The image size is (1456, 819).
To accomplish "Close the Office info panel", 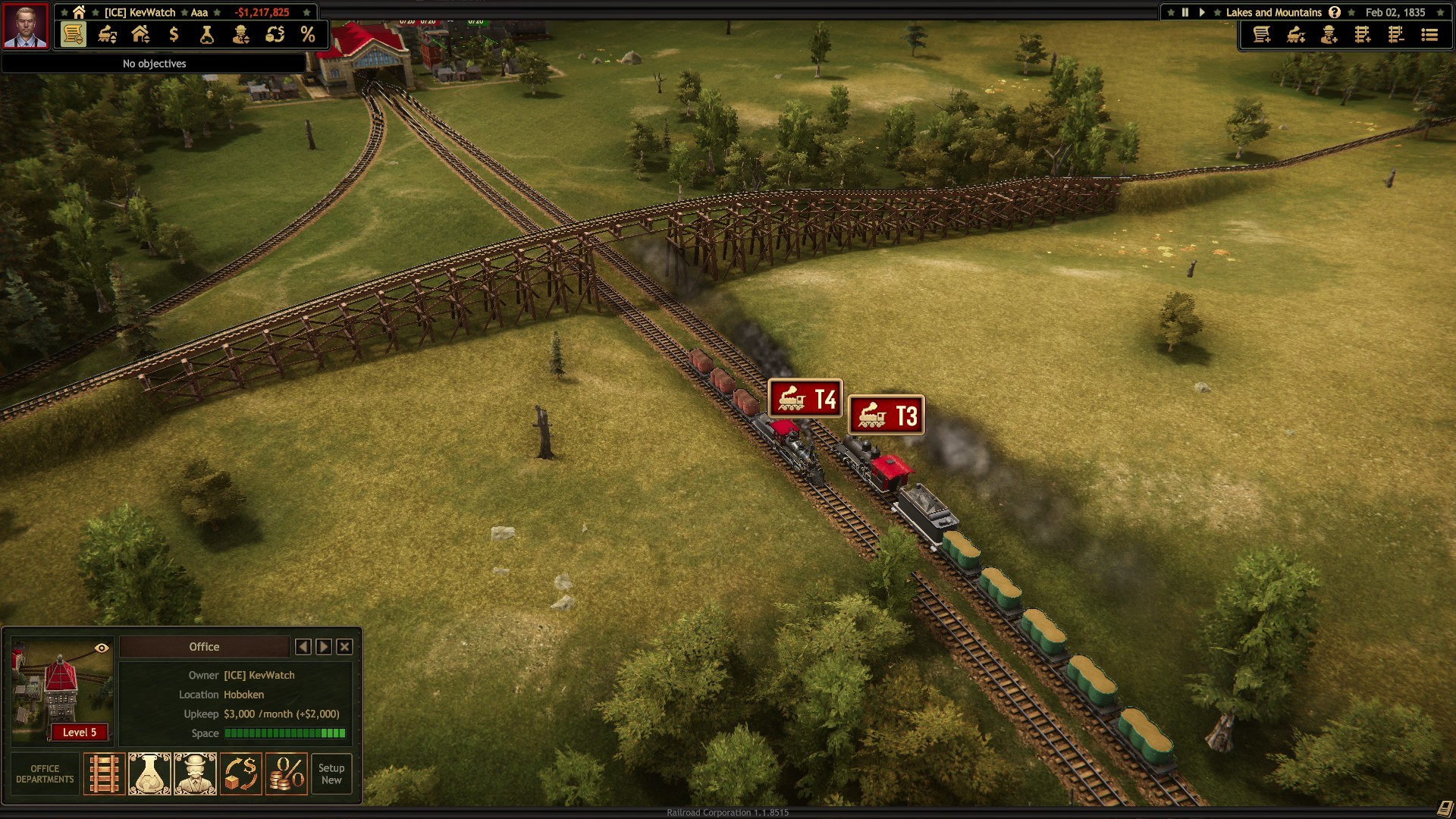I will 344,647.
